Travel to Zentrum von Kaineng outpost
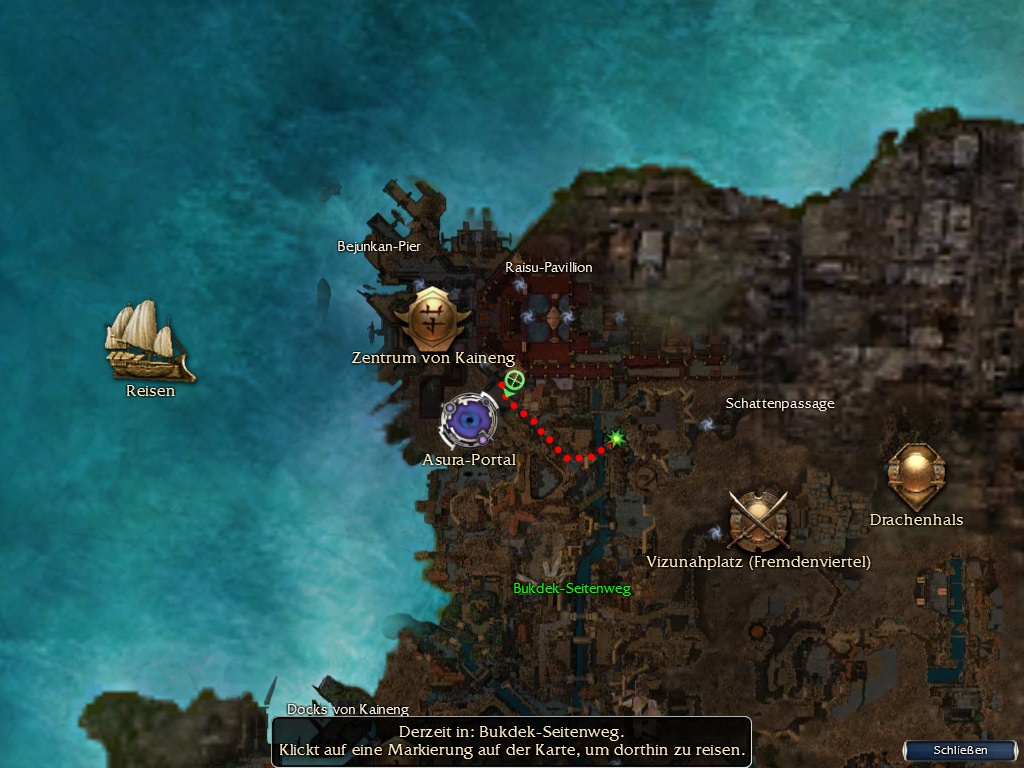This screenshot has height=768, width=1024. tap(433, 318)
